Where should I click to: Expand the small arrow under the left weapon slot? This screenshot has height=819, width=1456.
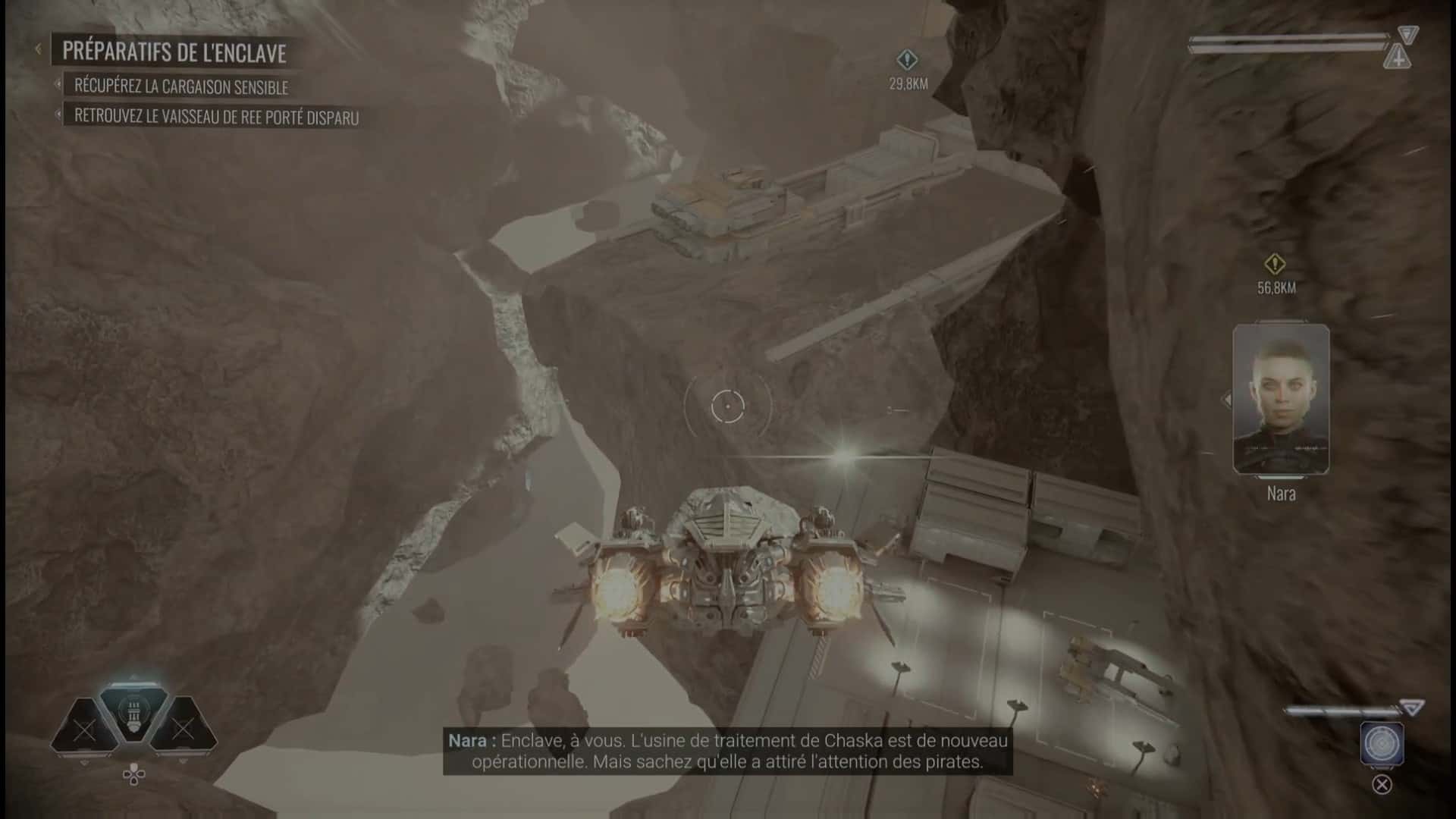[83, 761]
